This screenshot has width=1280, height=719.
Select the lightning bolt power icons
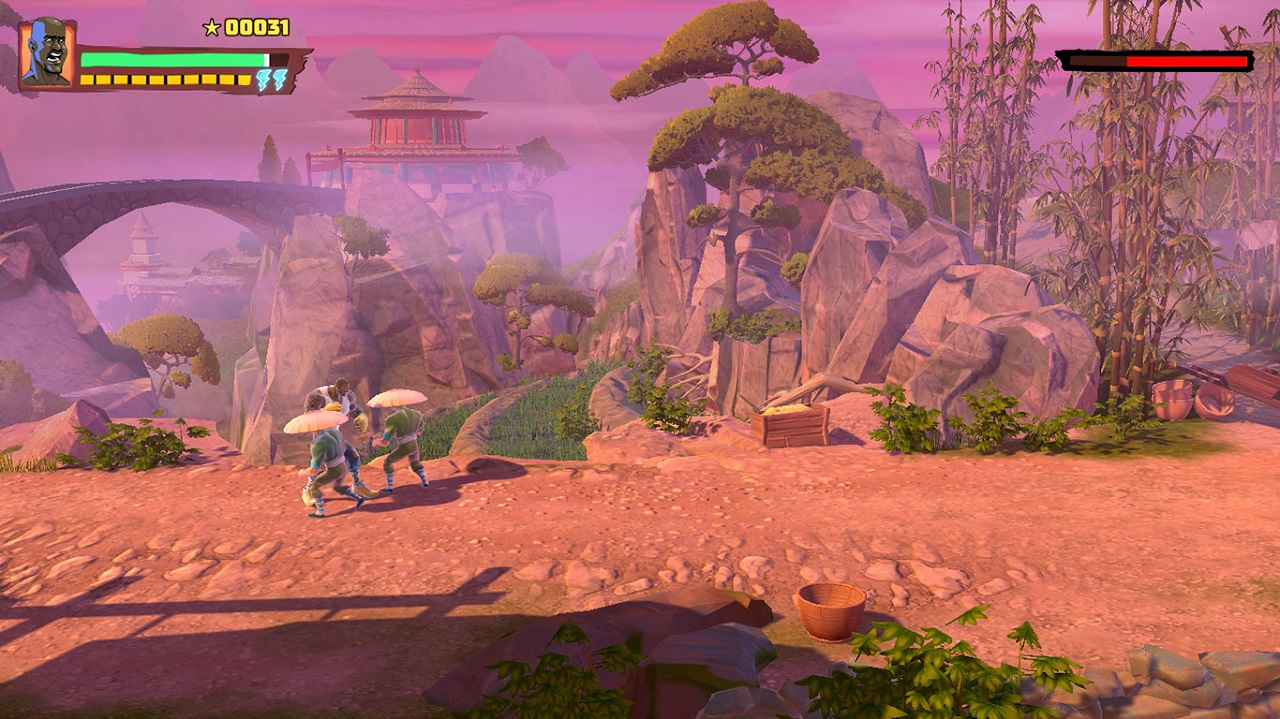[x=271, y=80]
